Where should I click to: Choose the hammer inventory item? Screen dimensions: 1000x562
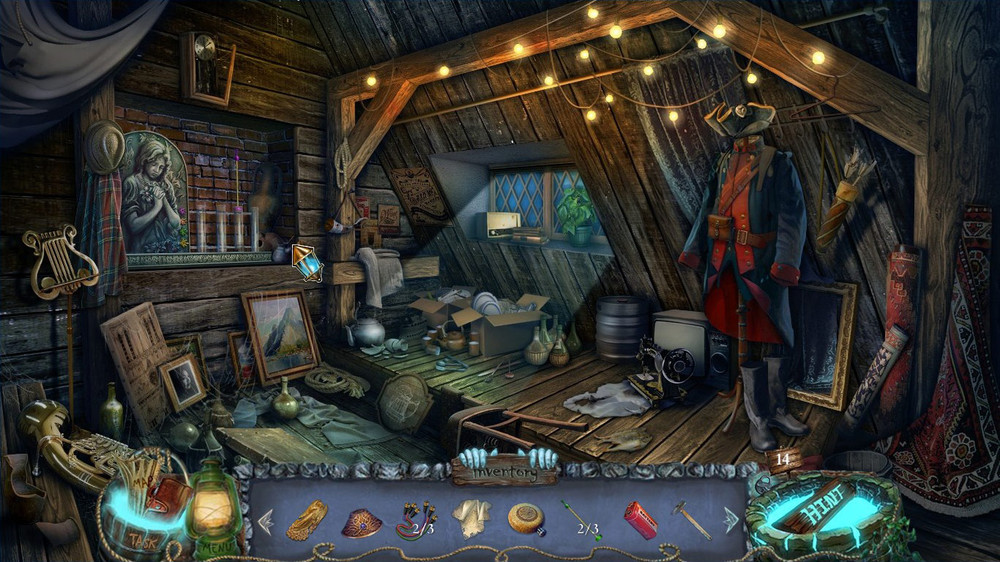(x=691, y=519)
